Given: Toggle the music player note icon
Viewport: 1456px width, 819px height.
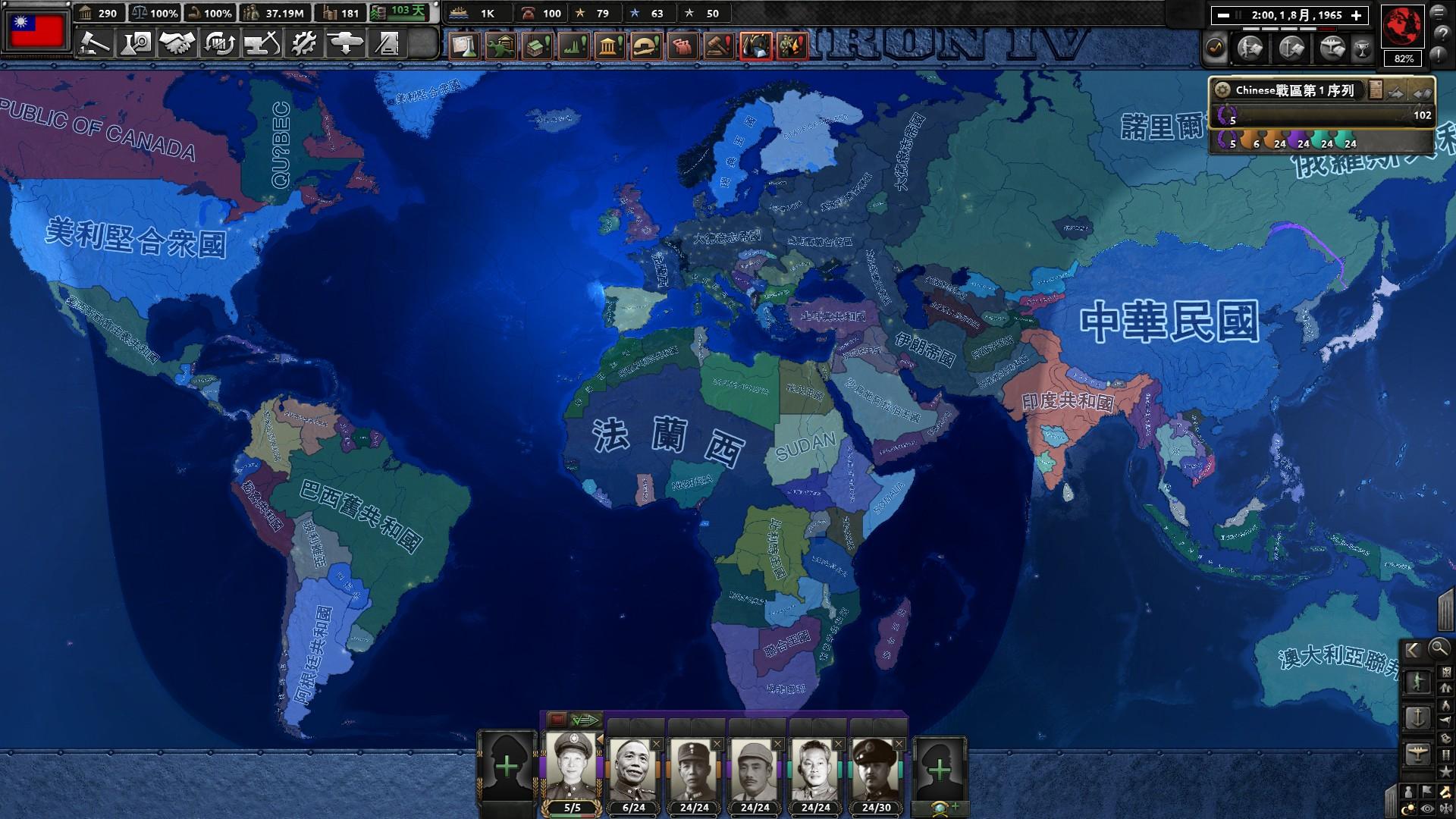Looking at the screenshot, I should click(1214, 45).
